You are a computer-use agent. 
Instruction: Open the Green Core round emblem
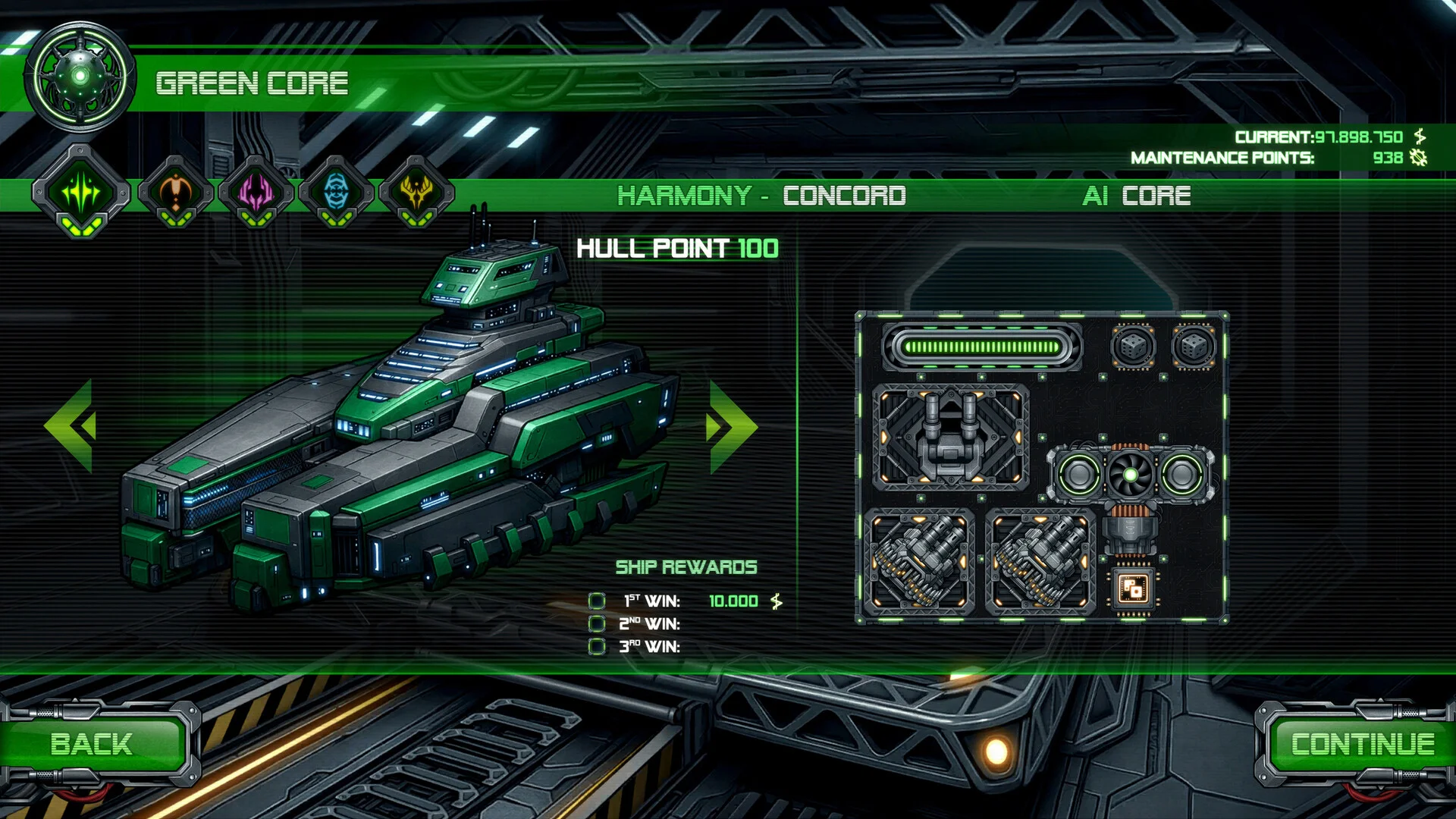(80, 77)
